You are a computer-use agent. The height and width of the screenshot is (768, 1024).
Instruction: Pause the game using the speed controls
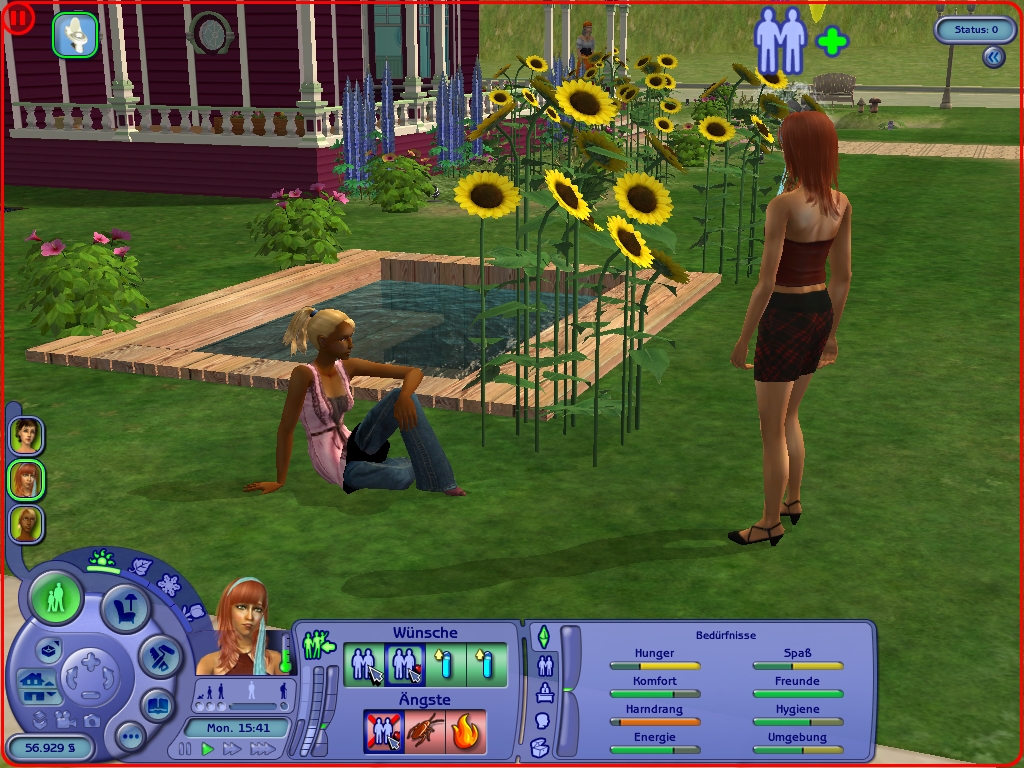pyautogui.click(x=184, y=749)
